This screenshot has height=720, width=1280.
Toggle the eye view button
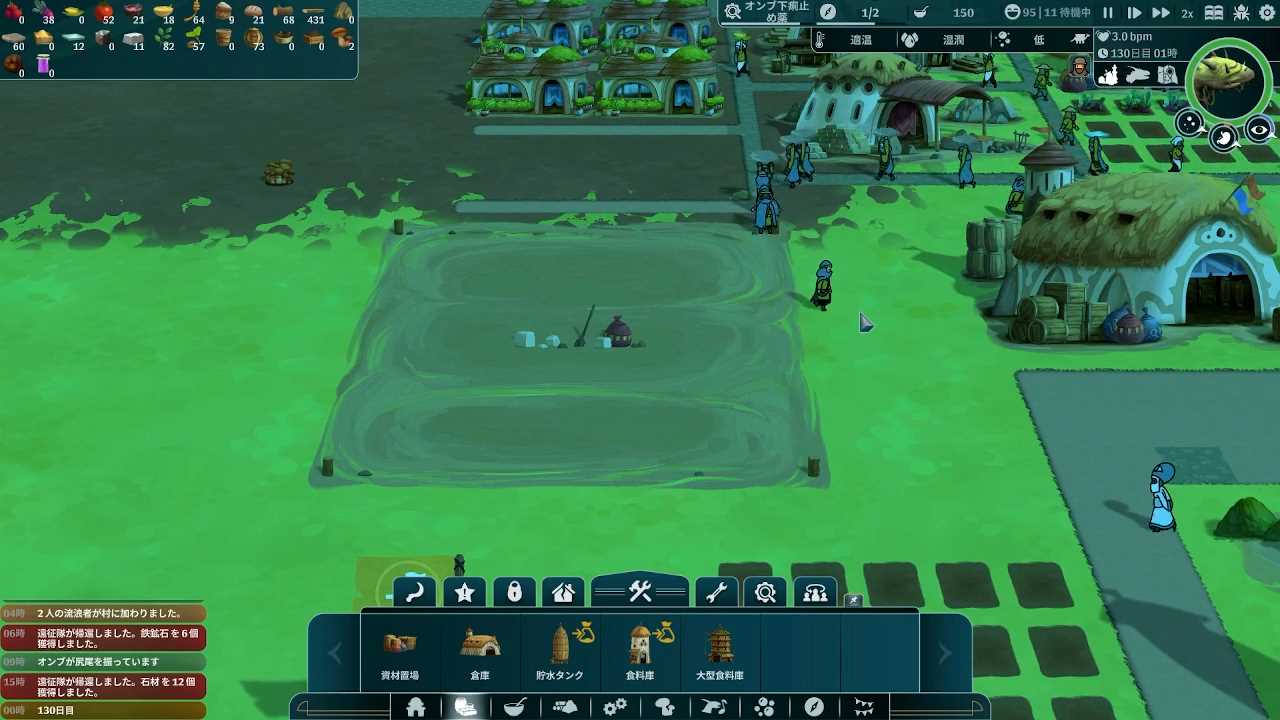pyautogui.click(x=1259, y=130)
